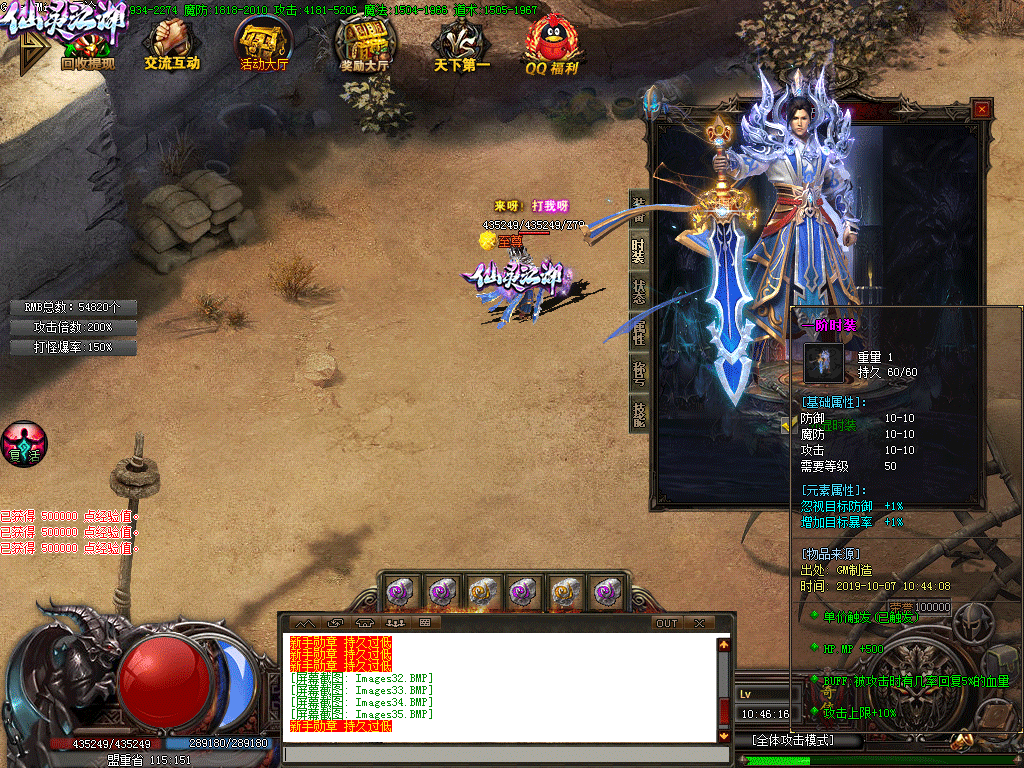The height and width of the screenshot is (768, 1024).
Task: Switch to the 技能 skills tab
Action: click(x=638, y=412)
